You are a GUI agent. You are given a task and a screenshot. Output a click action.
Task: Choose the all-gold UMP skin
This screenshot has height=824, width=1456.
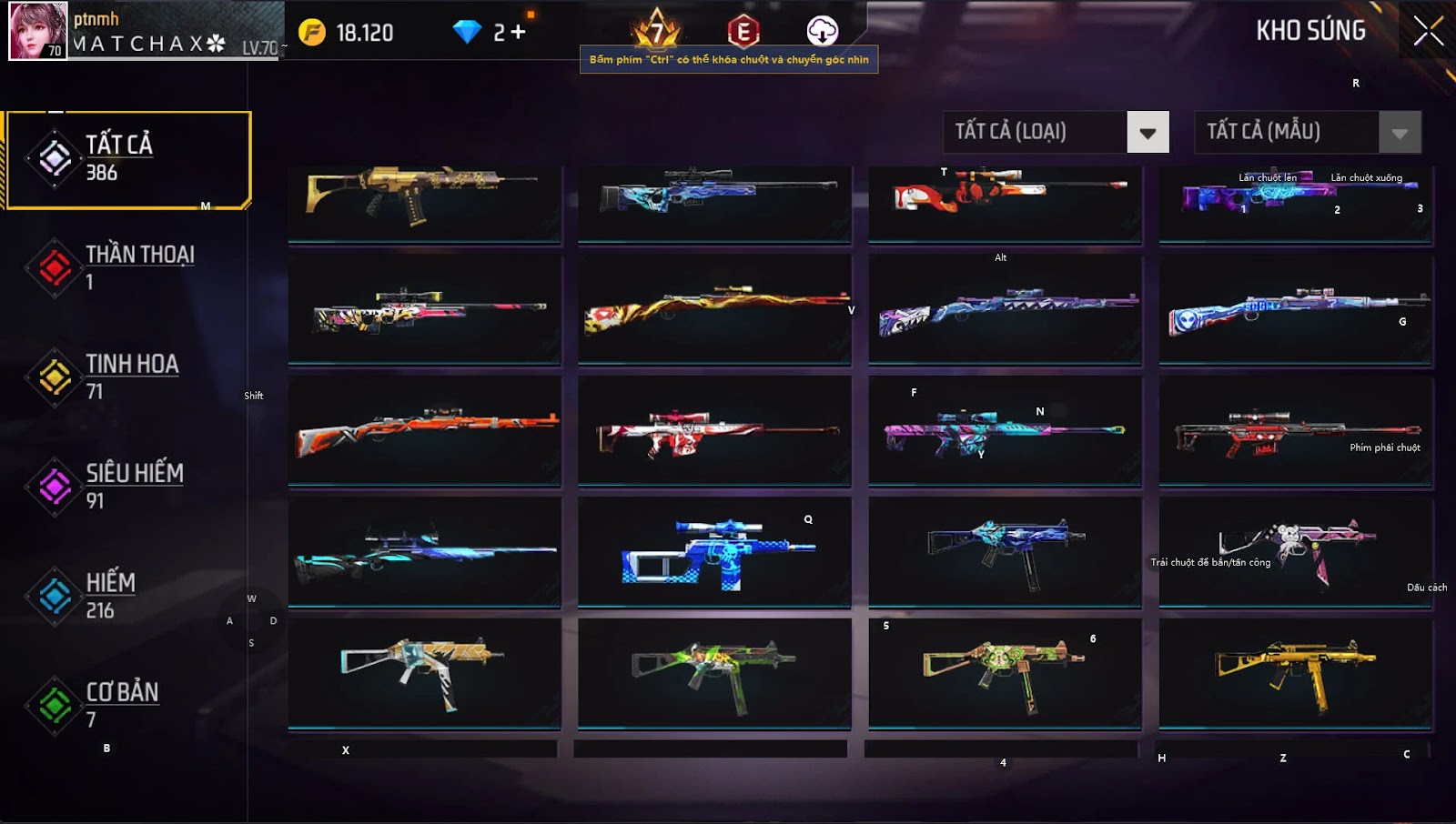[1295, 673]
